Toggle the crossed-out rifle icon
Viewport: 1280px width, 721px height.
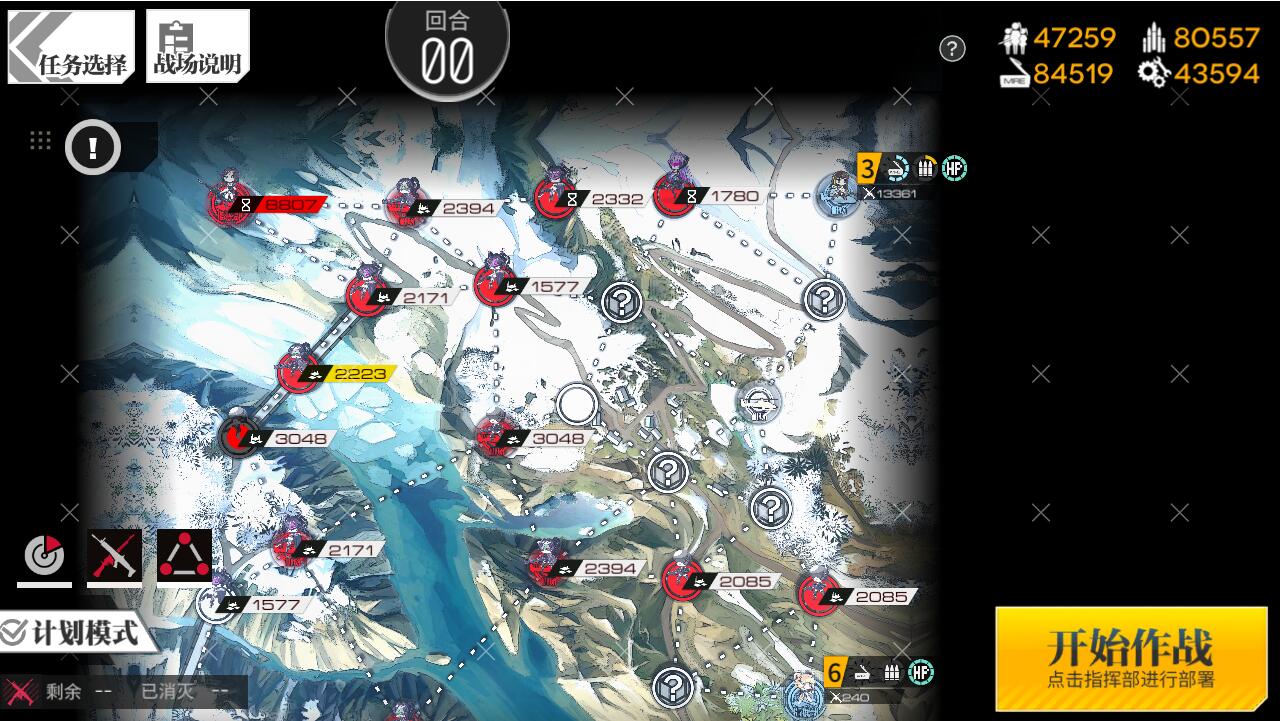114,556
